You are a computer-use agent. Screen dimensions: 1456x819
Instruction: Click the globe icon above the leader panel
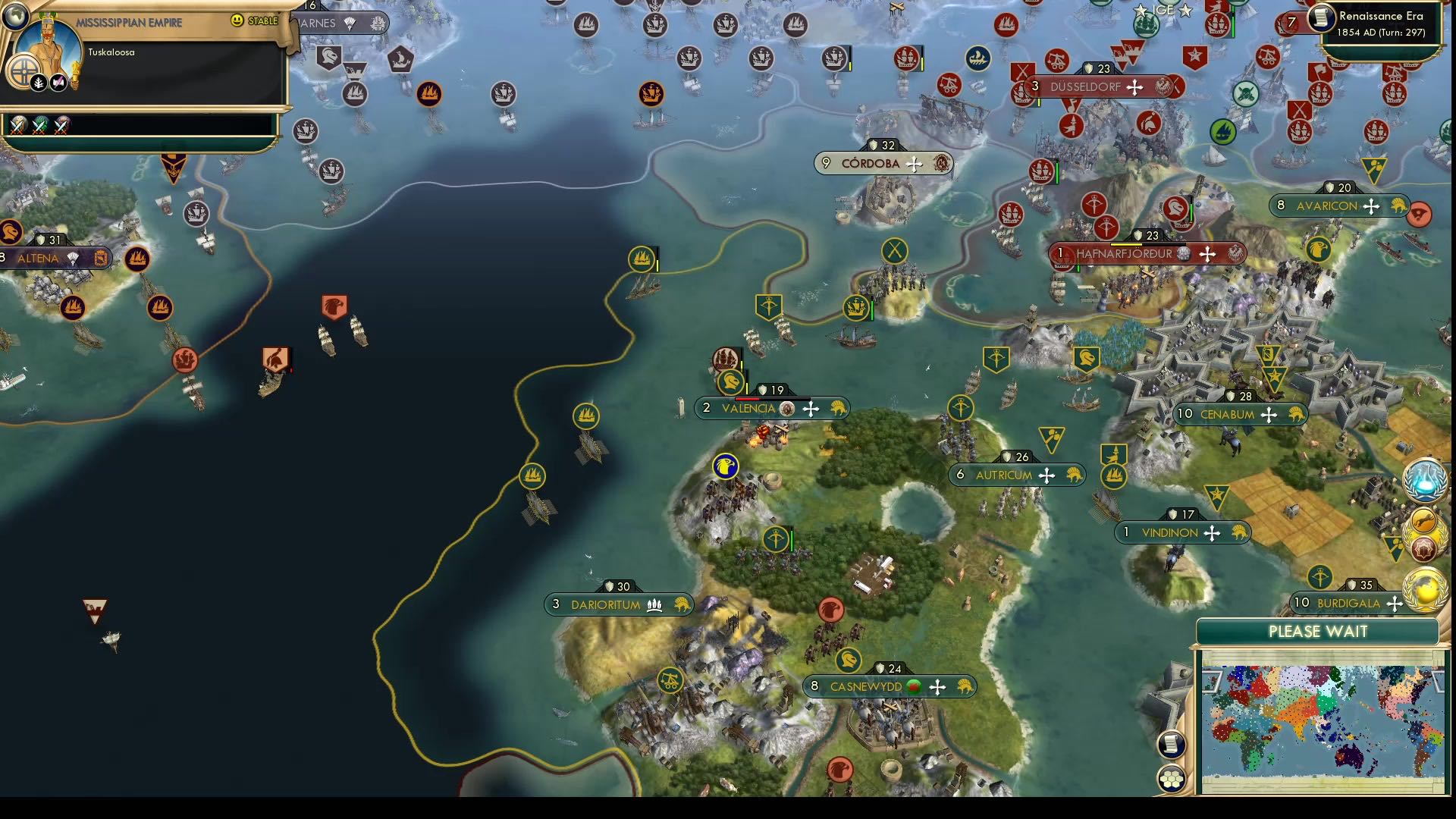(x=15, y=17)
